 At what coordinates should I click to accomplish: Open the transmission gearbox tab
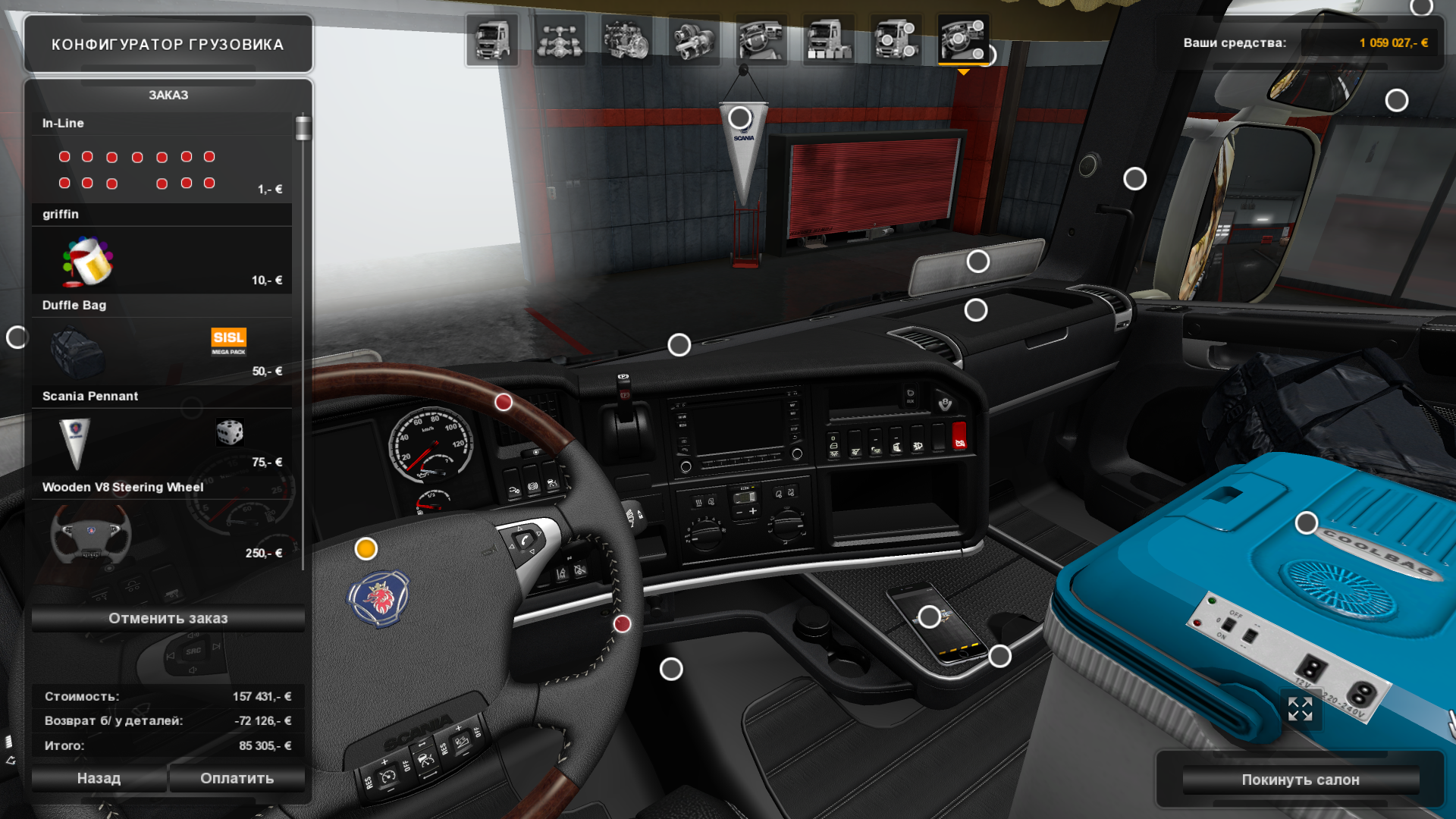693,40
